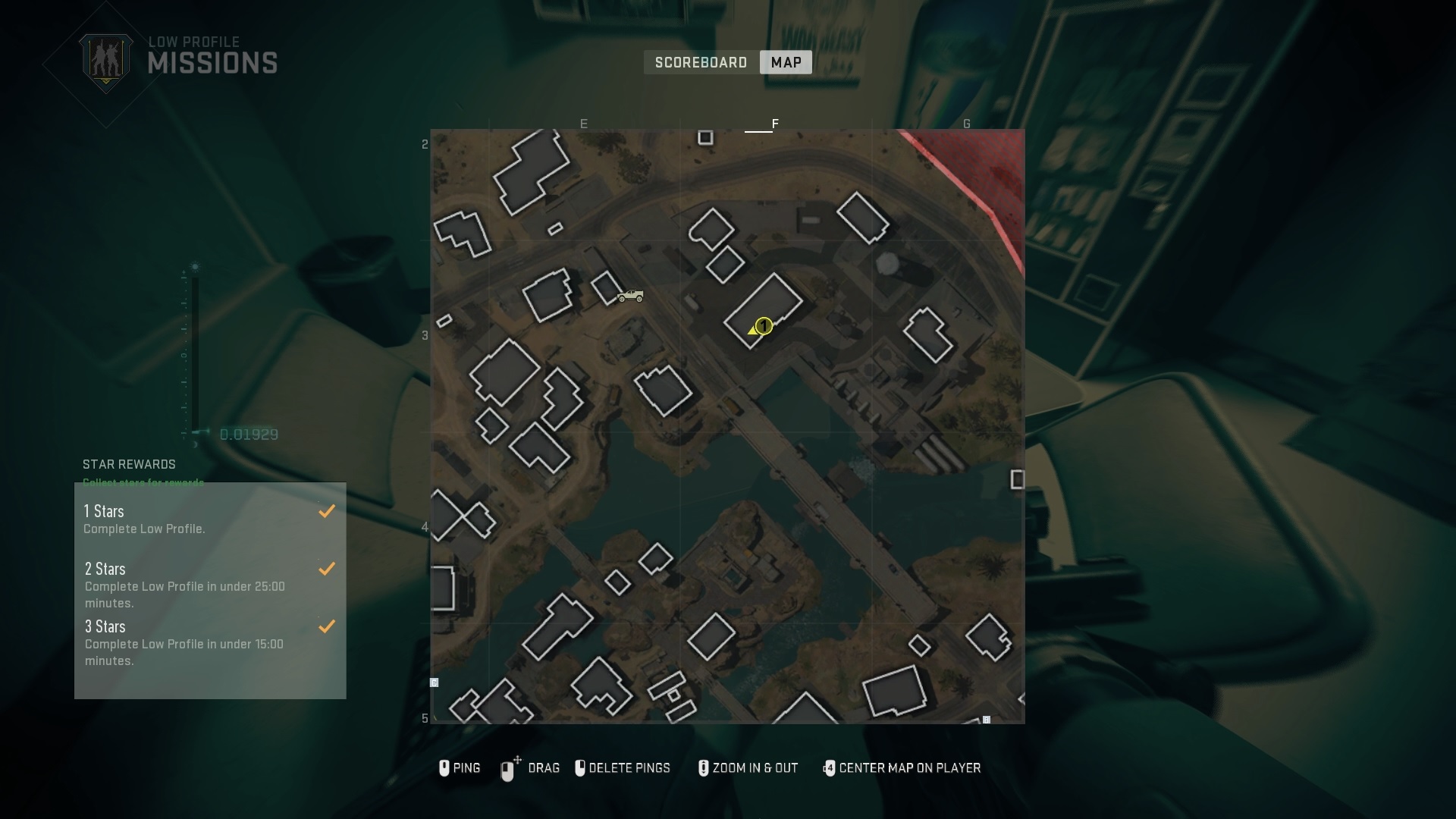This screenshot has width=1456, height=819.
Task: Click grid column label F above the map
Action: pyautogui.click(x=775, y=123)
